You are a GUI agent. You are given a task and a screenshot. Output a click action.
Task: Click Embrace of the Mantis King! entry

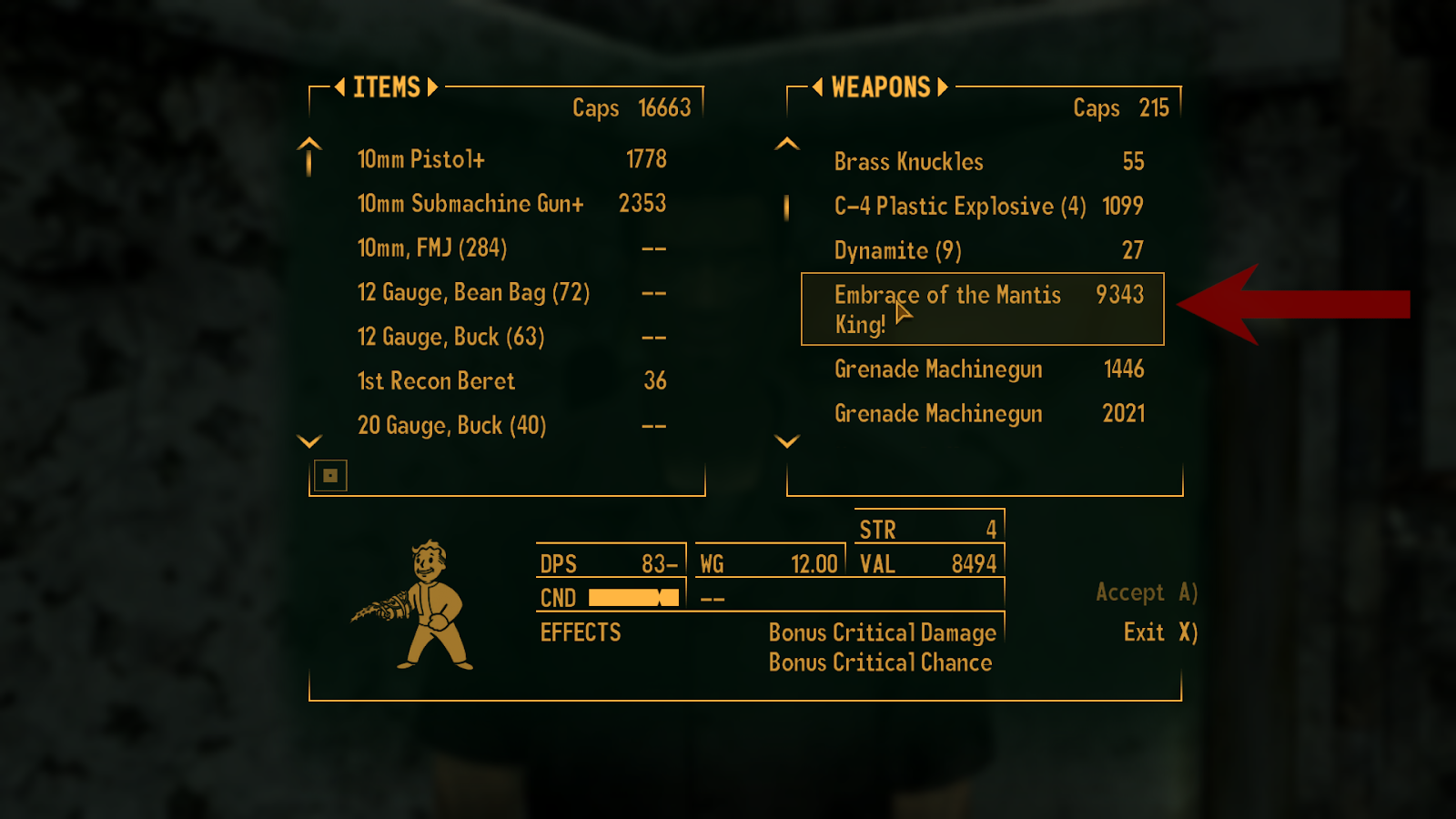982,309
